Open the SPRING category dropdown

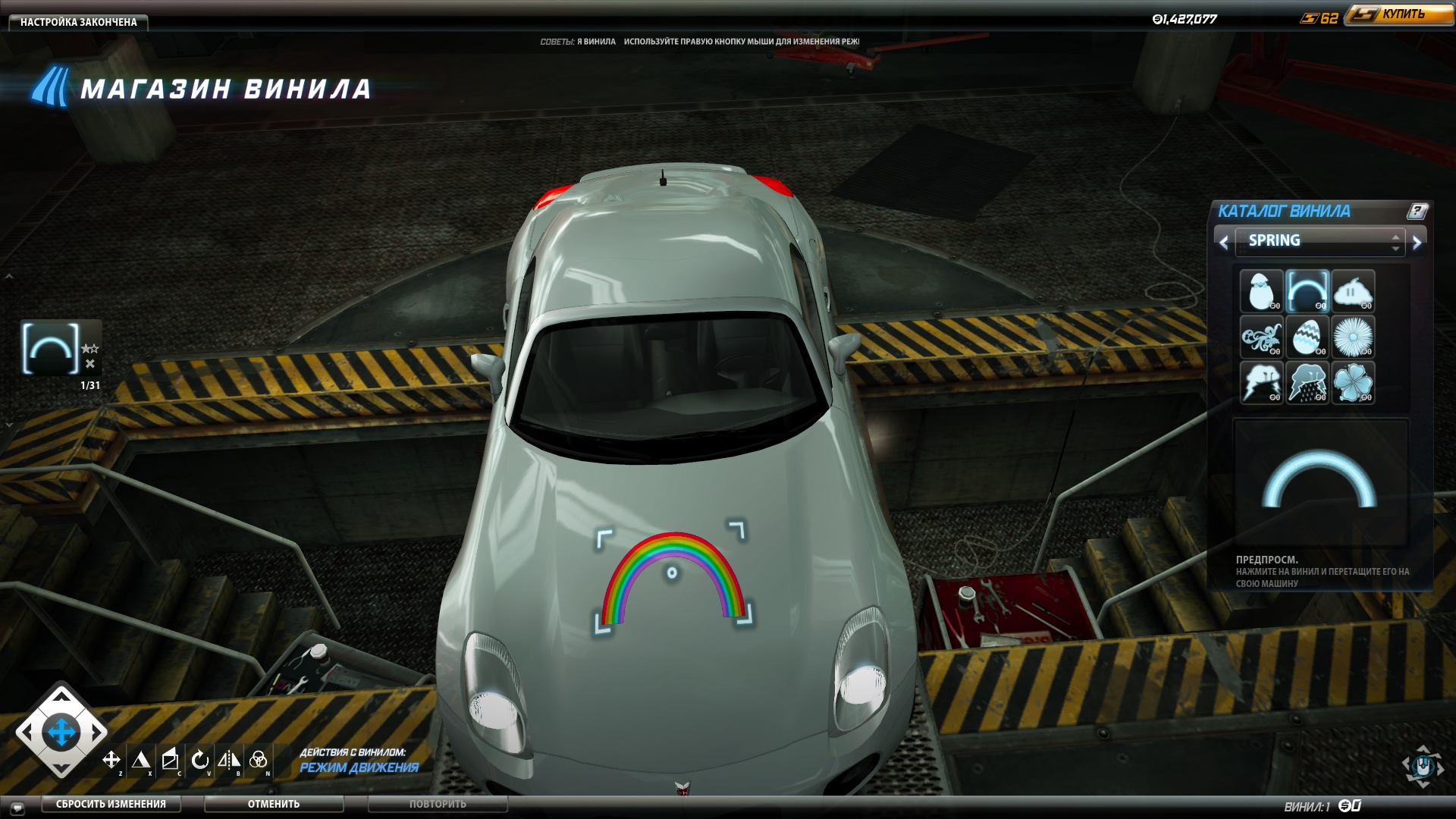[1319, 241]
